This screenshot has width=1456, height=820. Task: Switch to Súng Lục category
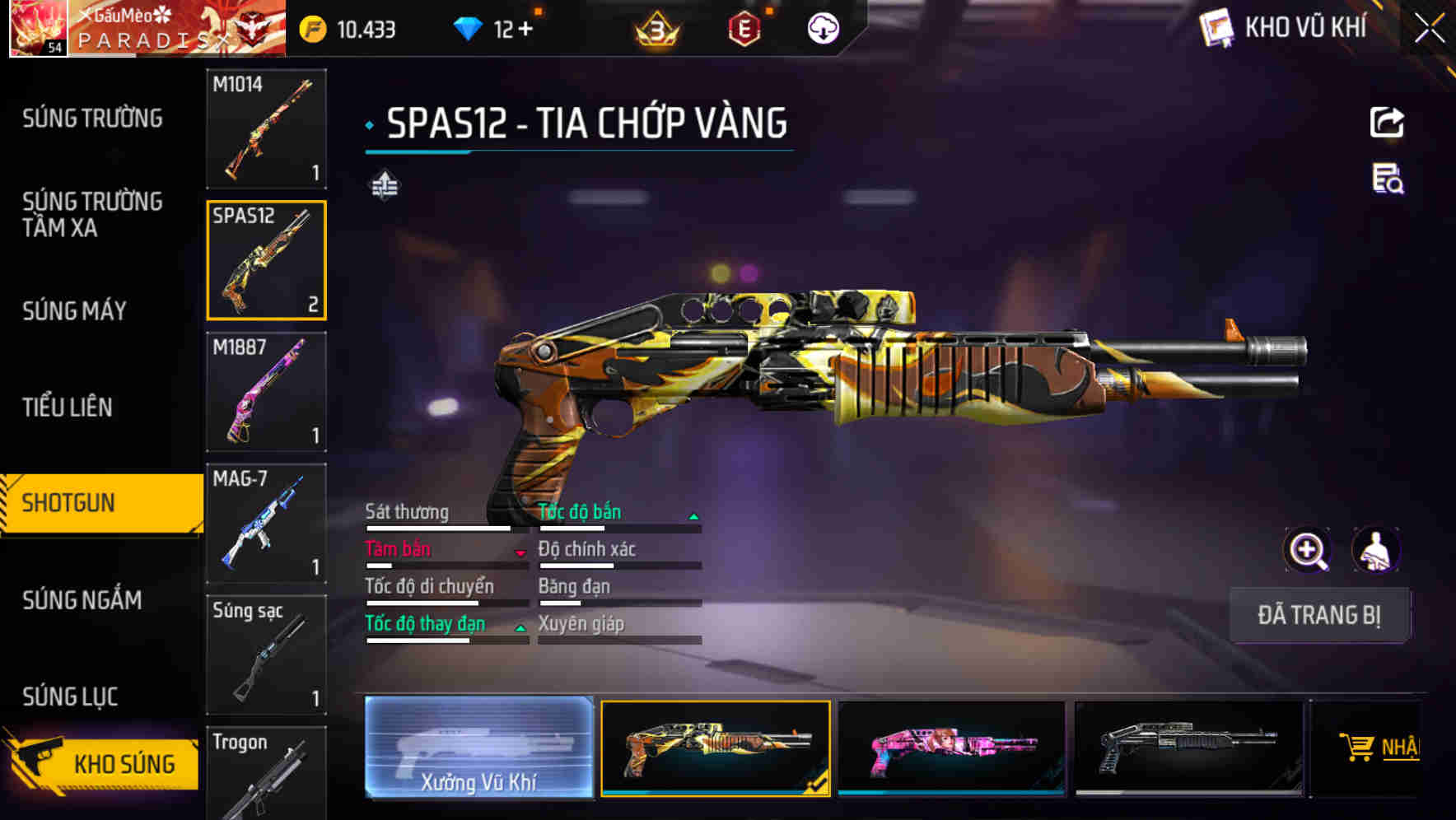pyautogui.click(x=70, y=697)
